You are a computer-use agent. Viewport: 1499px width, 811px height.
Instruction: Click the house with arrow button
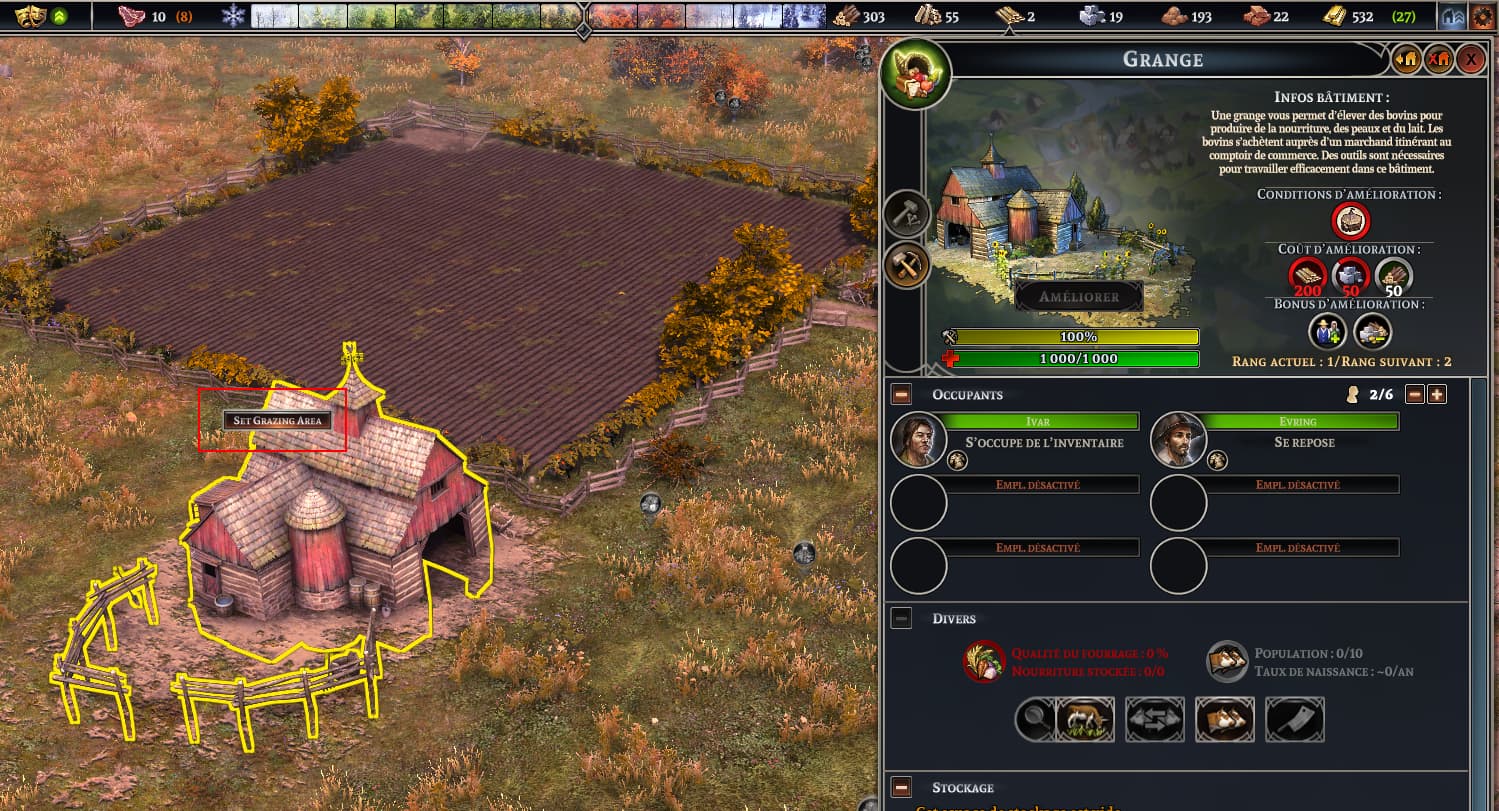click(1406, 59)
